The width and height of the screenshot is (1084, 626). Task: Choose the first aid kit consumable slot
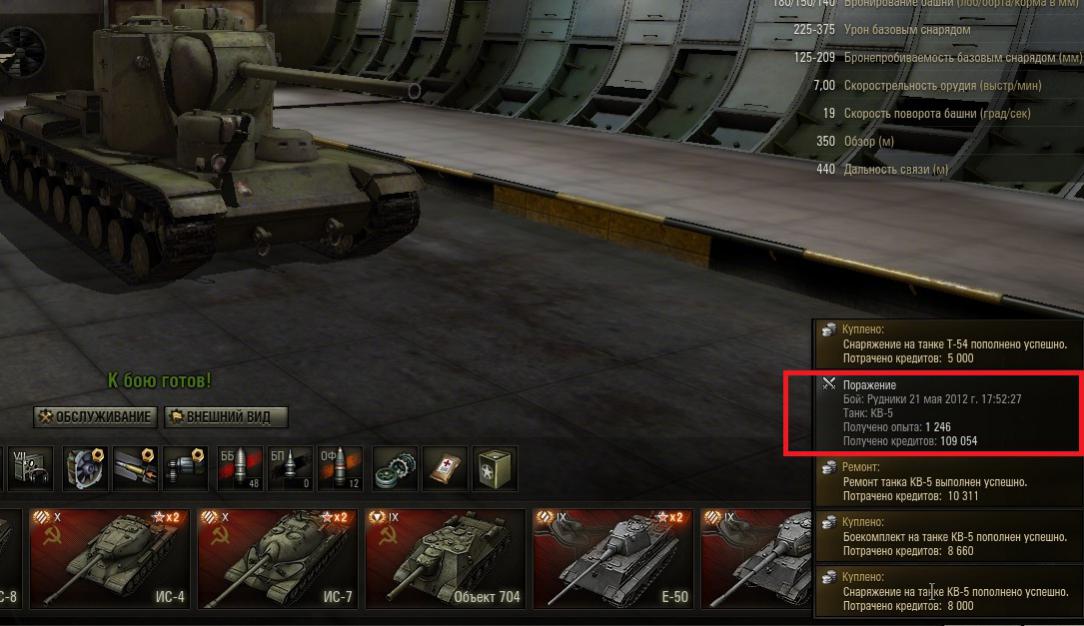[x=443, y=468]
